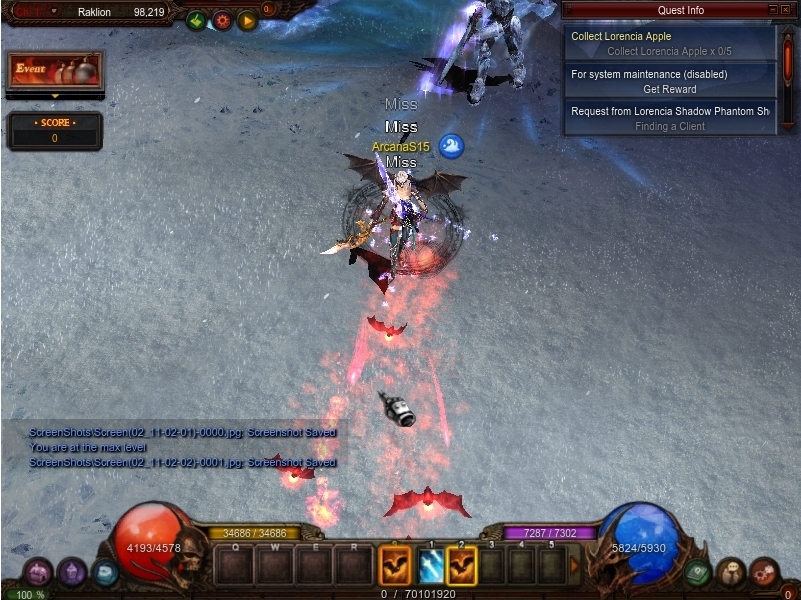Open the system maintenance Get Reward entry
The image size is (801, 600).
coord(668,81)
